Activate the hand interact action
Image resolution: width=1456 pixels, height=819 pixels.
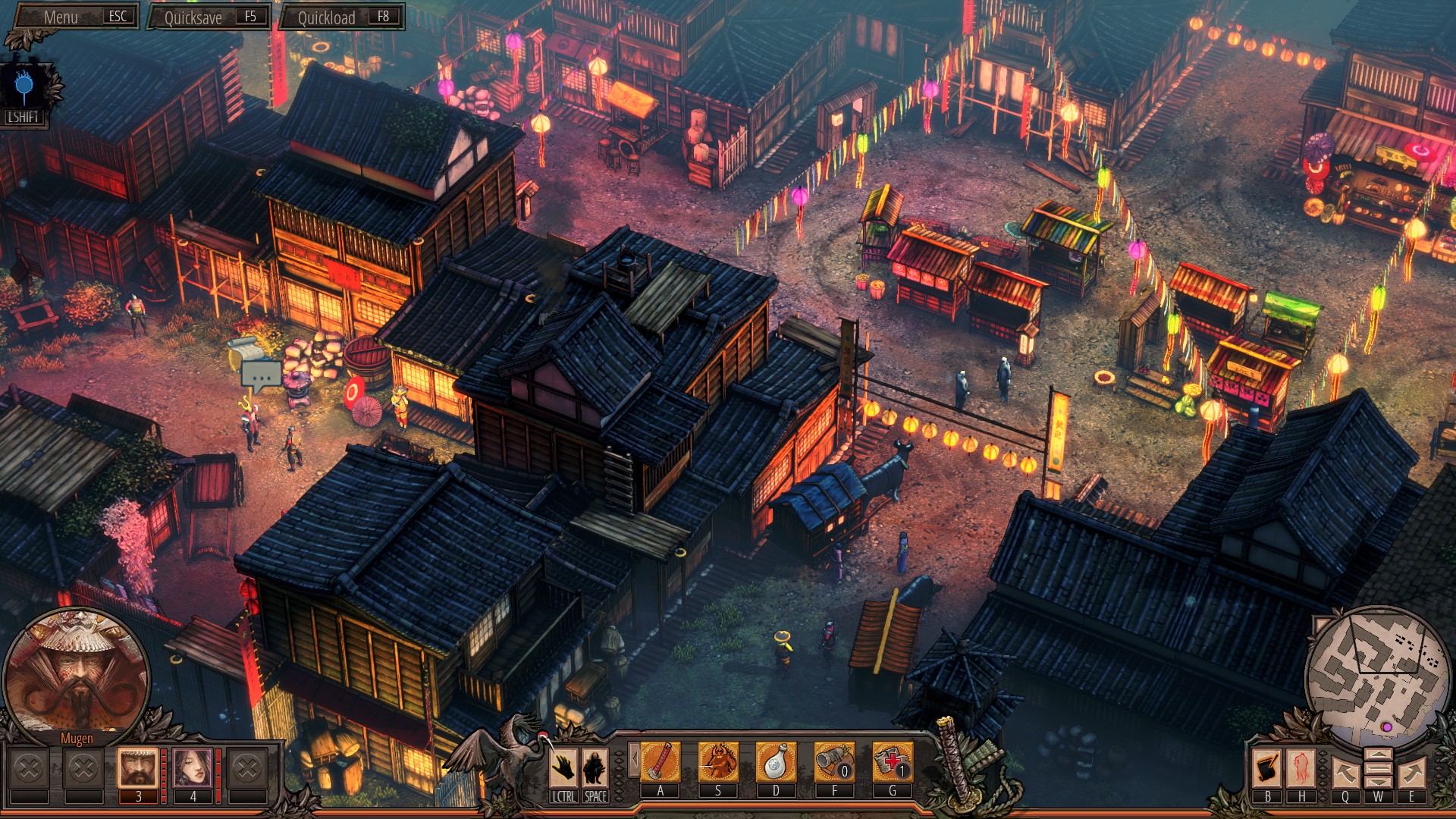(x=563, y=767)
